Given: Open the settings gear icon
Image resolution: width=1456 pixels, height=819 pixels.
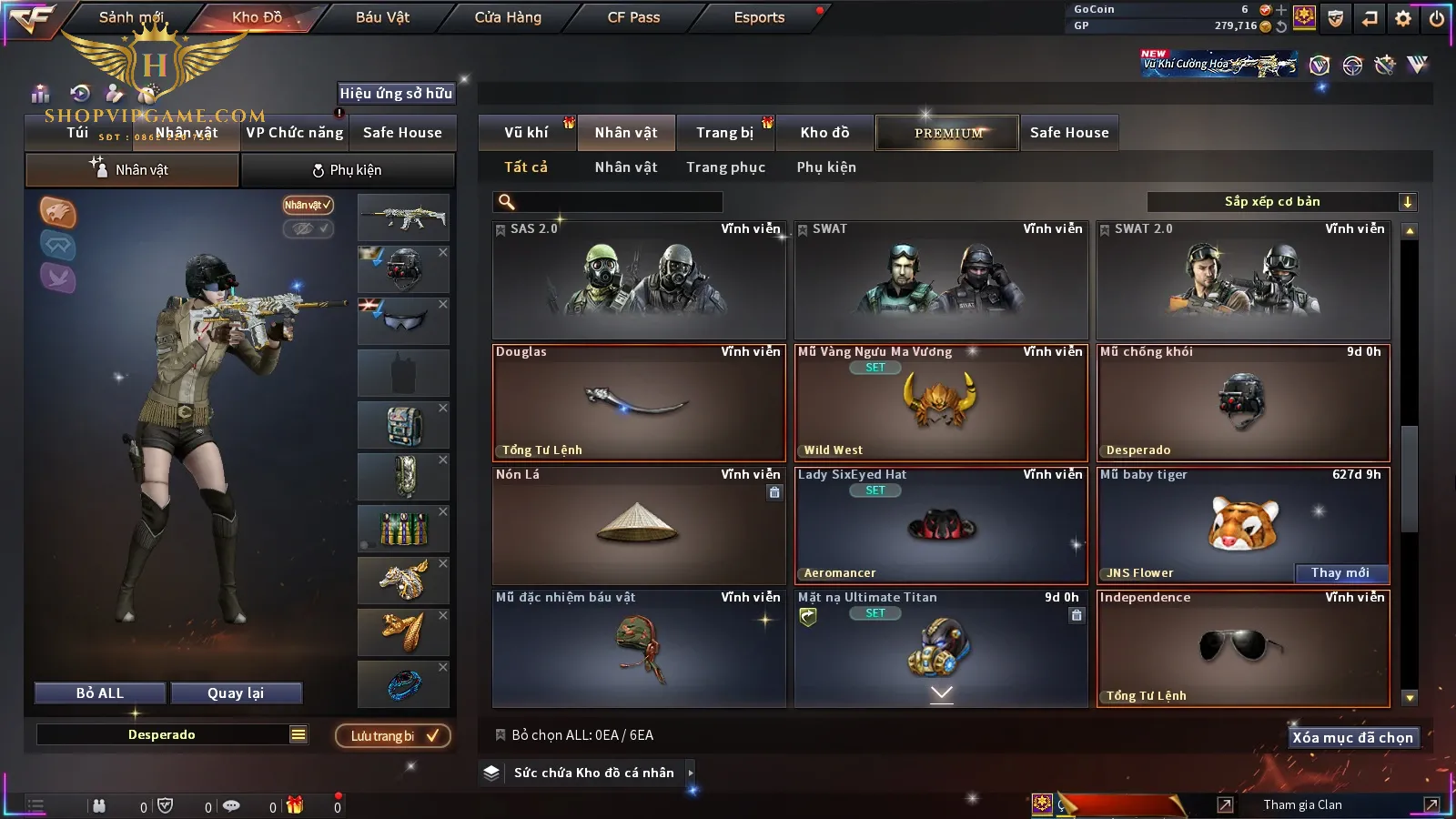Looking at the screenshot, I should pos(1403,18).
